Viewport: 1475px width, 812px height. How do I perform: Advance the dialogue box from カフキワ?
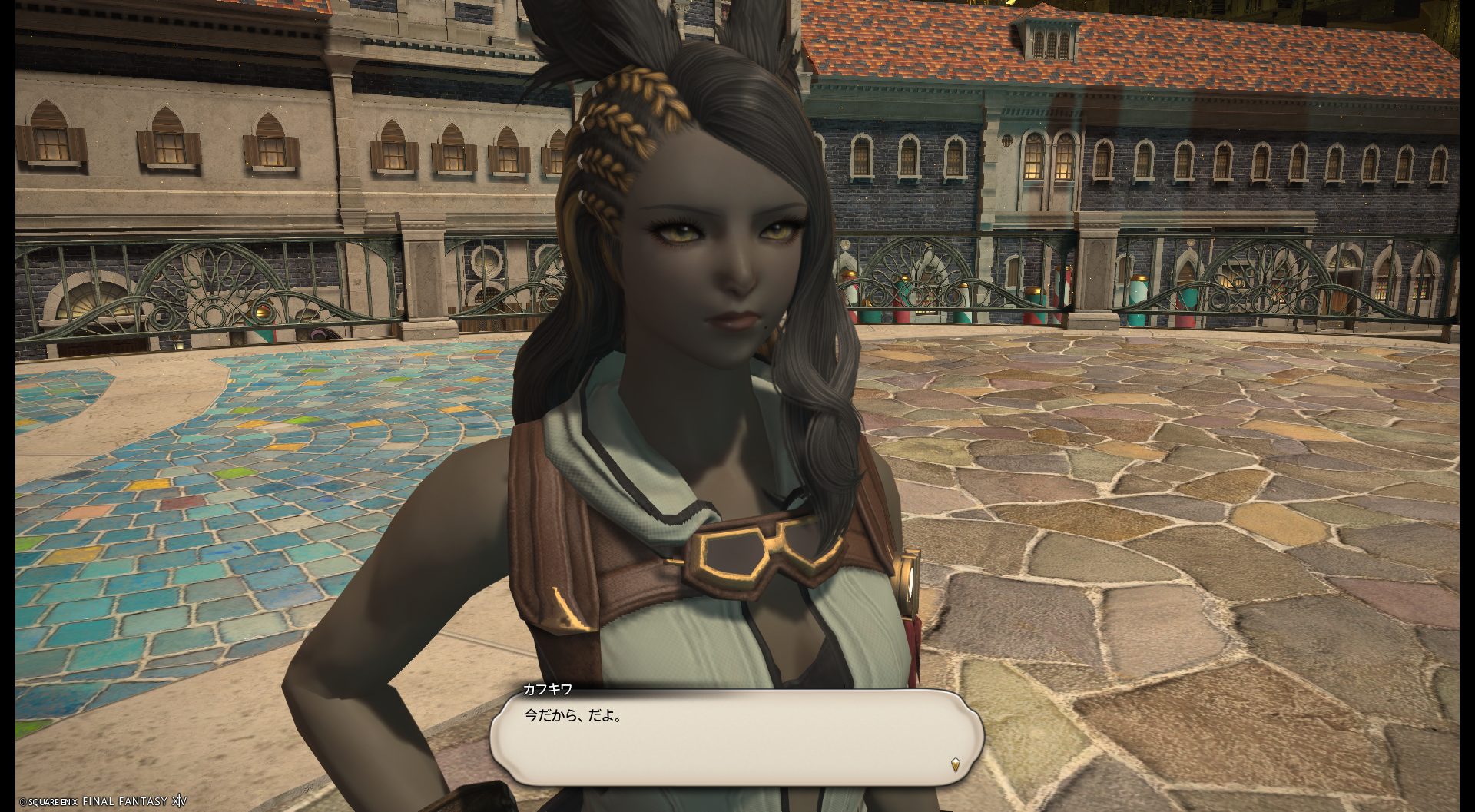pyautogui.click(x=736, y=736)
